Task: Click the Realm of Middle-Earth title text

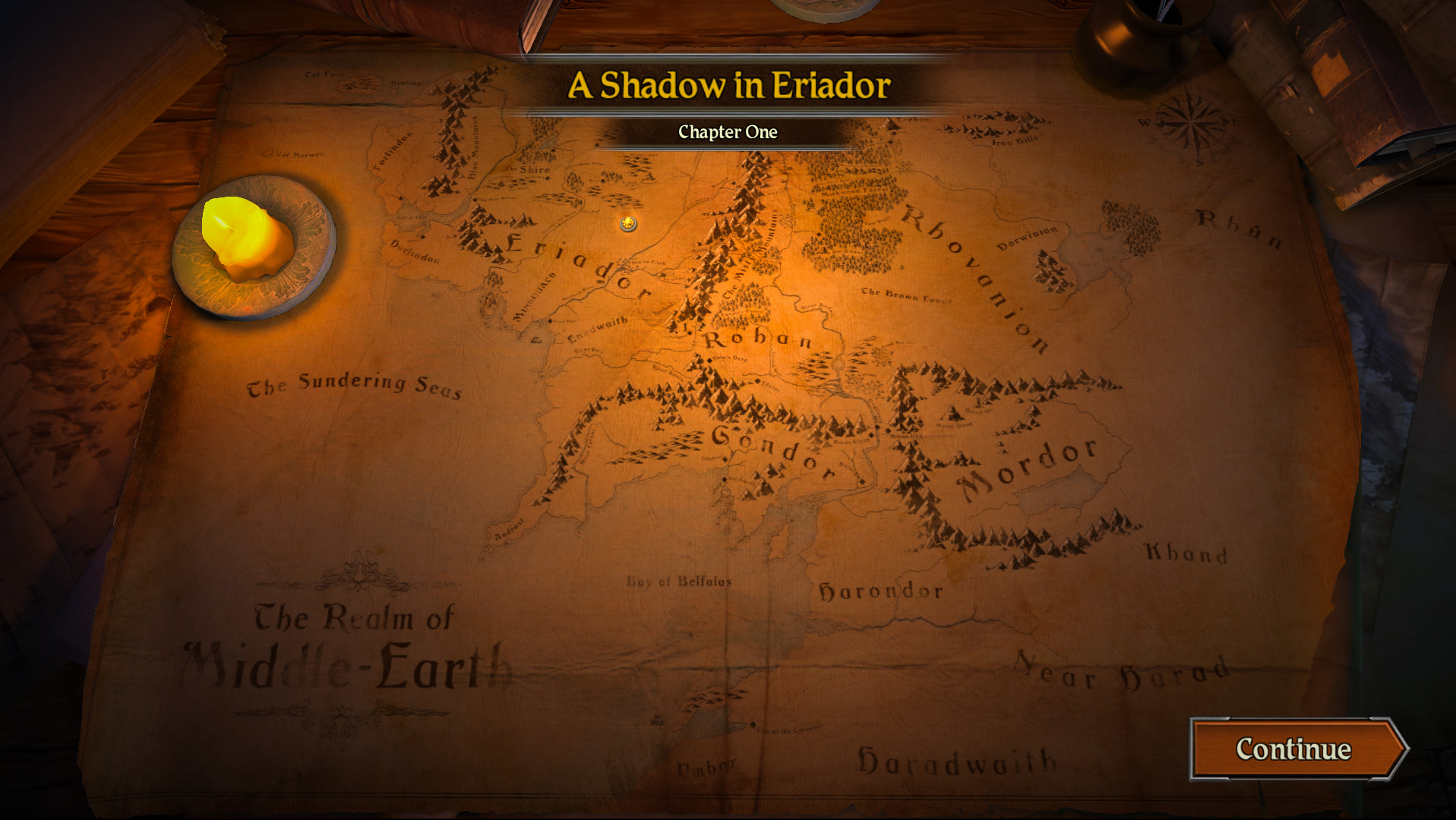Action: 349,645
